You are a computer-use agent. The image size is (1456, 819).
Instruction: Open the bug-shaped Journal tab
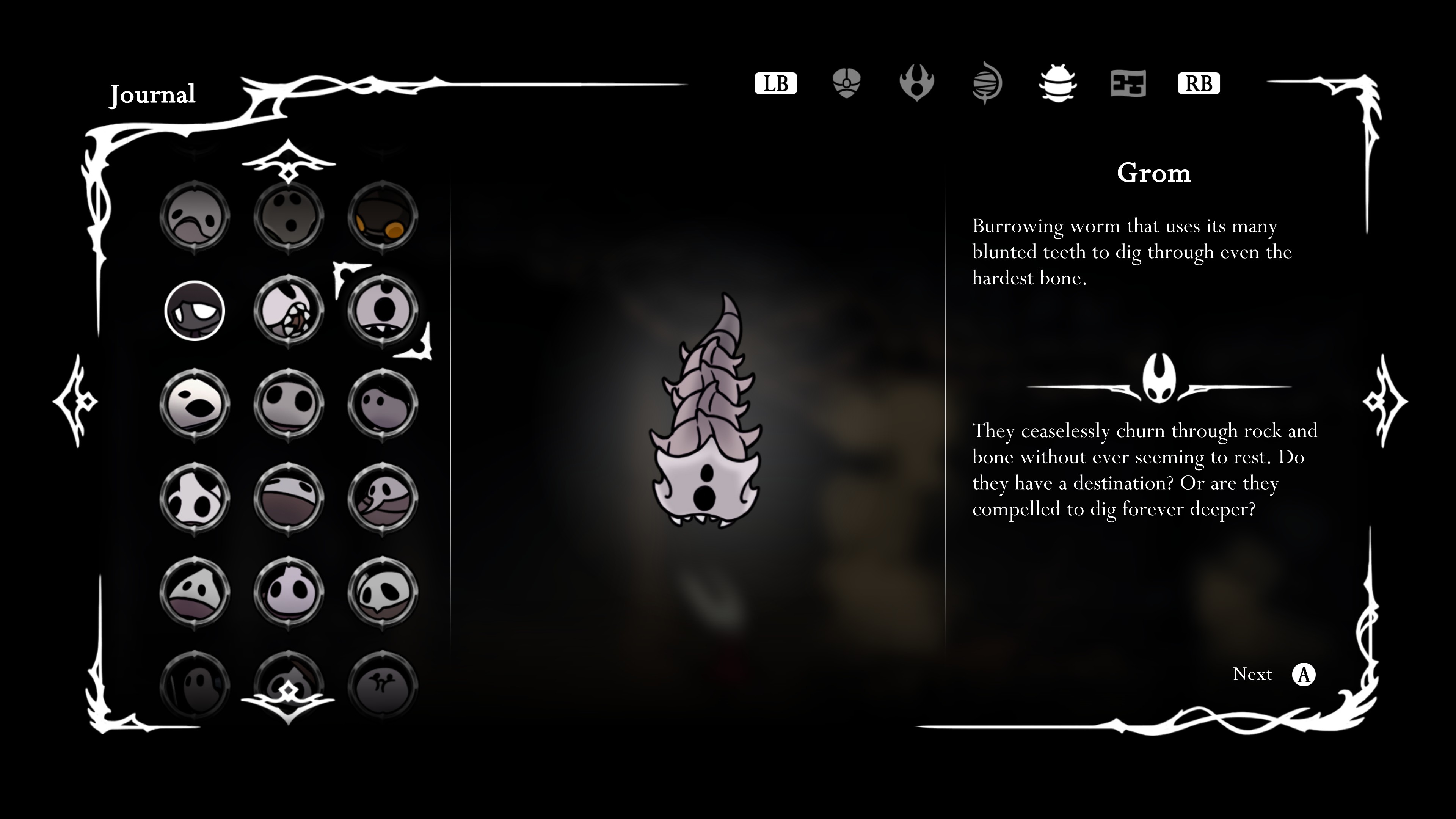tap(1057, 84)
